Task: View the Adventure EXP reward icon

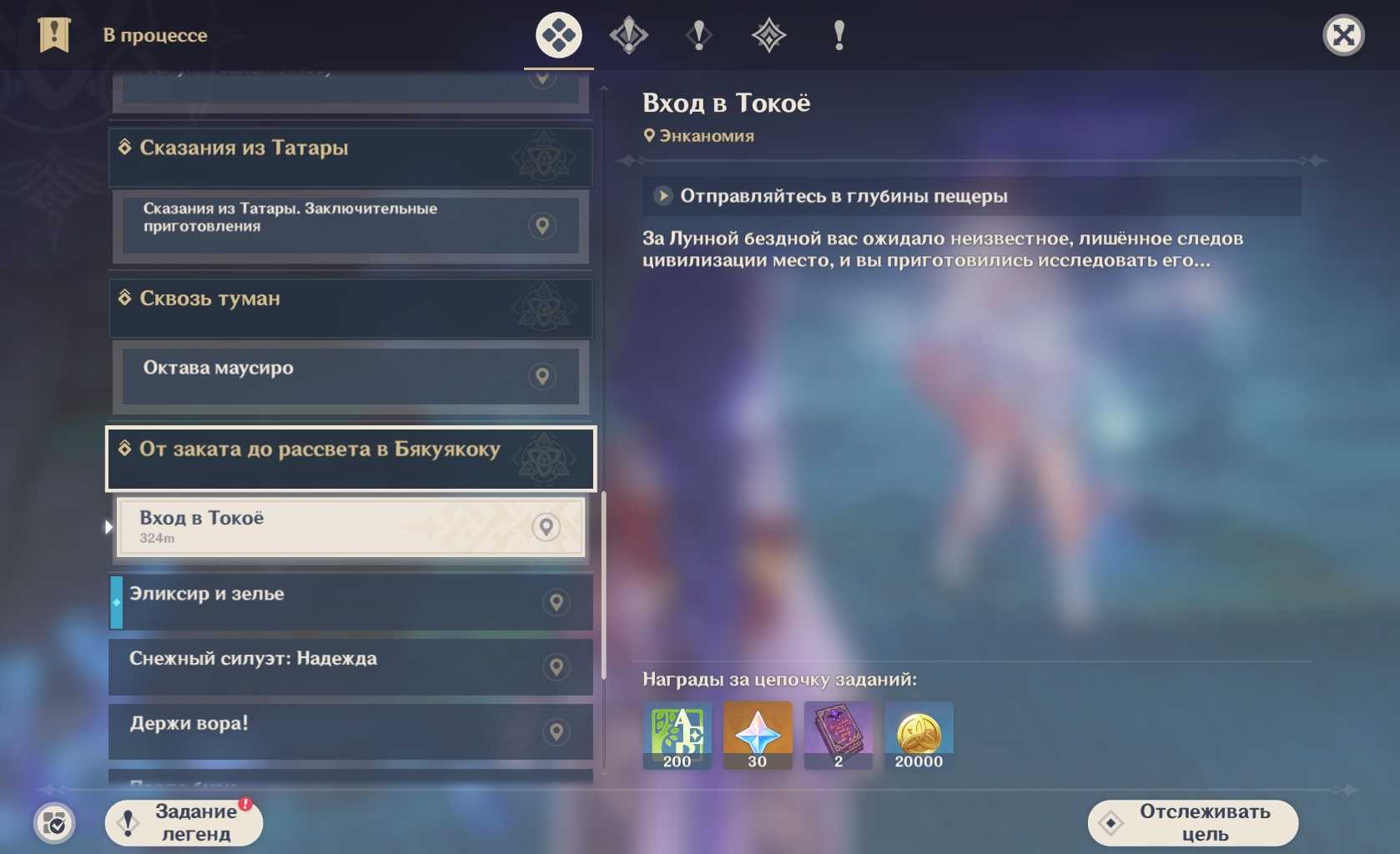Action: pyautogui.click(x=677, y=735)
